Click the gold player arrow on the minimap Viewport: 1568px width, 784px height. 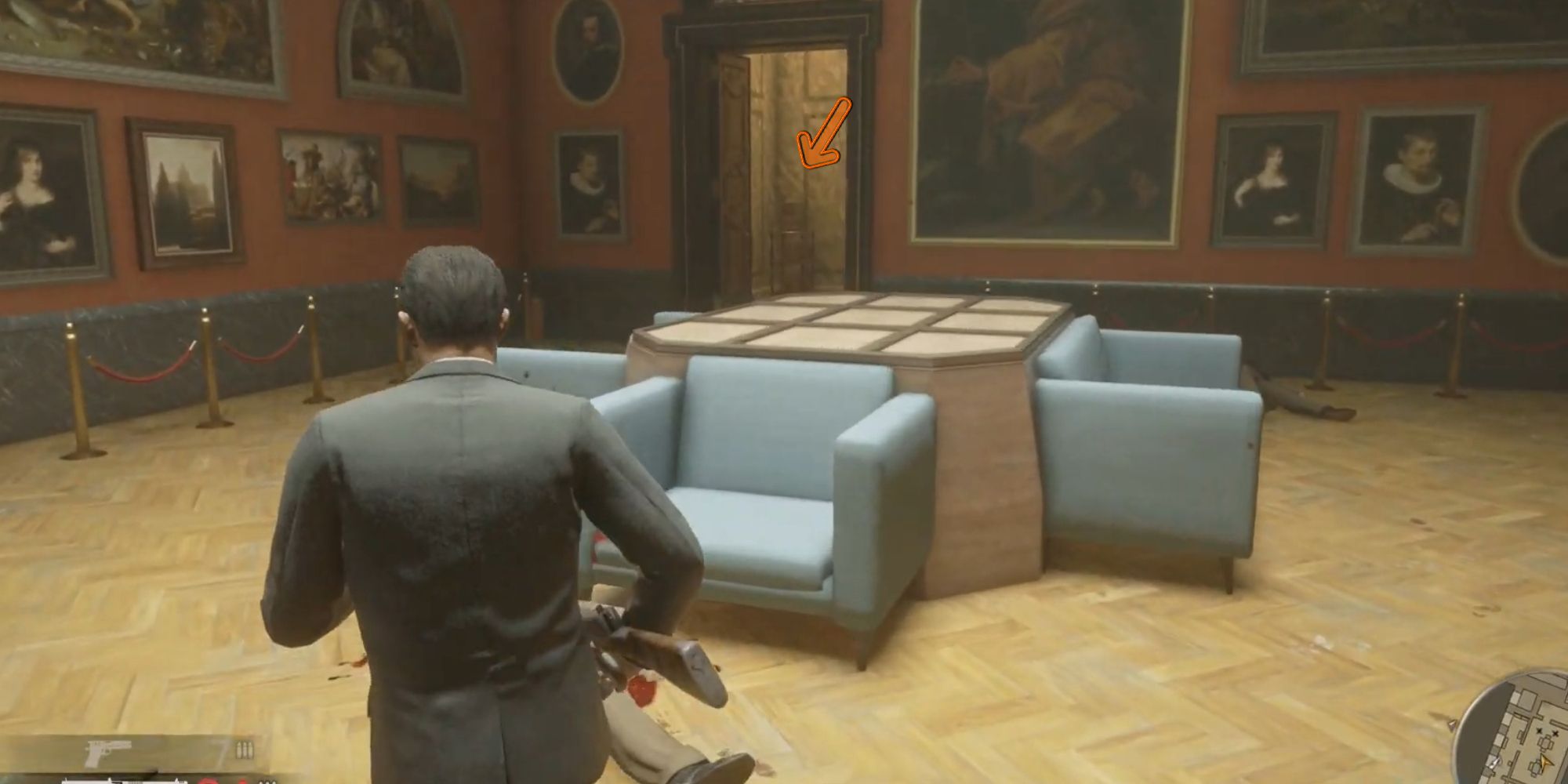click(x=1546, y=763)
